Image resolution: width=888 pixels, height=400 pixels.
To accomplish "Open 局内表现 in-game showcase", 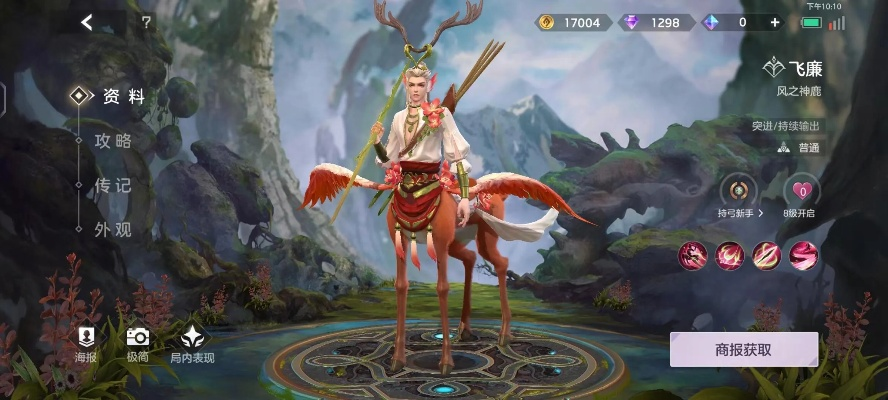I will point(191,344).
